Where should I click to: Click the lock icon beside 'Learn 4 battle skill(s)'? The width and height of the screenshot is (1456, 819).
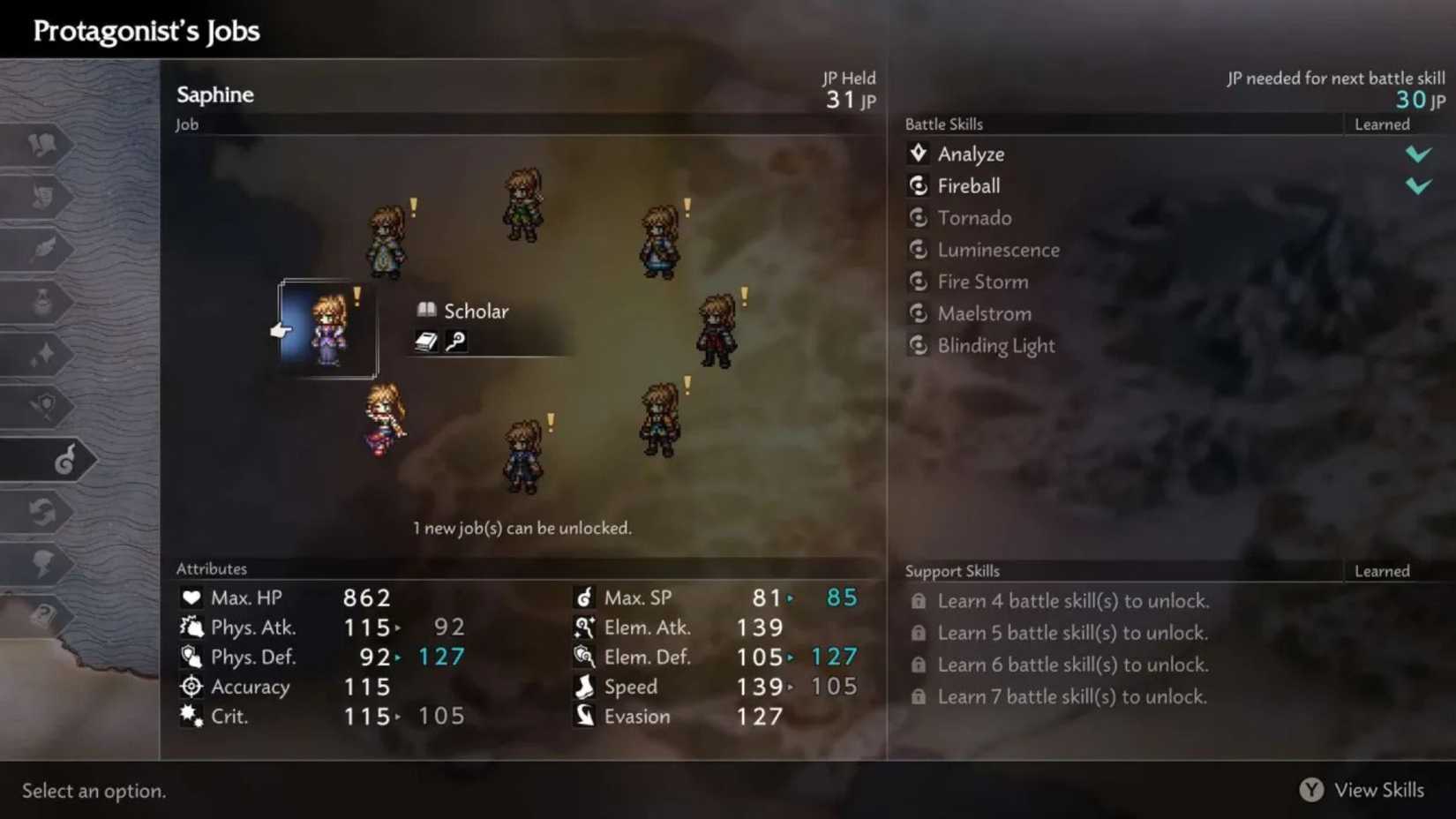point(919,601)
